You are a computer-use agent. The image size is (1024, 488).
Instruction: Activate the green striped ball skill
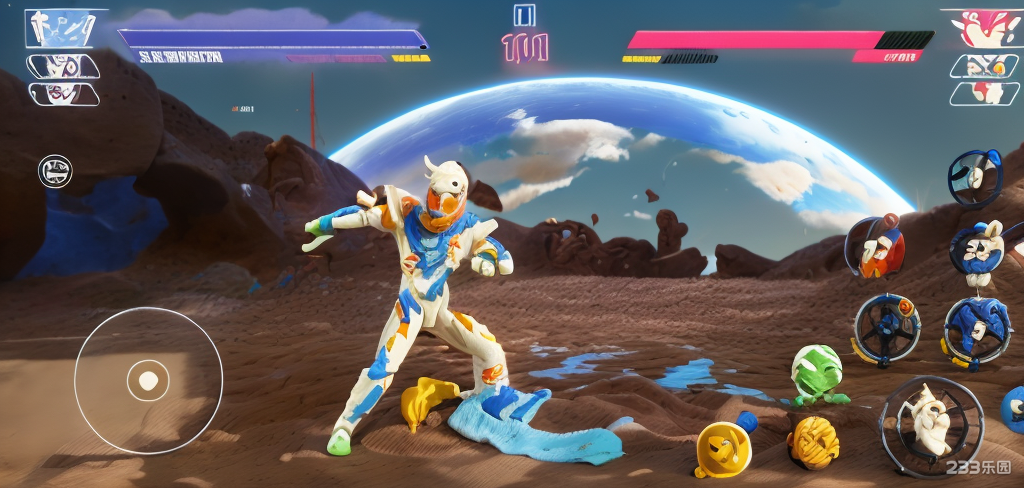pos(816,372)
